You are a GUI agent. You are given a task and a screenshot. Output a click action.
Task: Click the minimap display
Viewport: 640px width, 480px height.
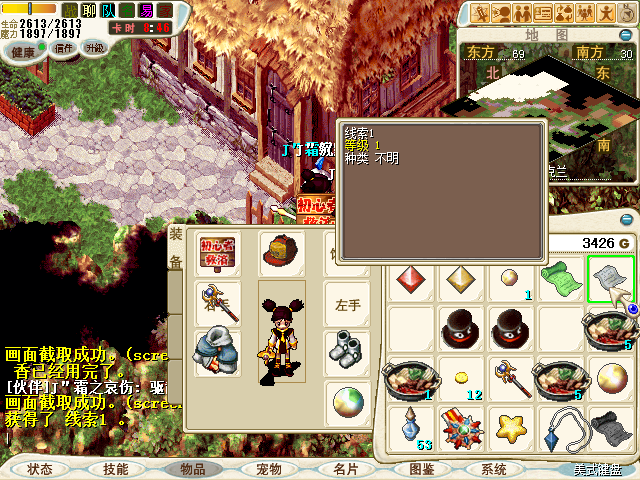coord(542,95)
